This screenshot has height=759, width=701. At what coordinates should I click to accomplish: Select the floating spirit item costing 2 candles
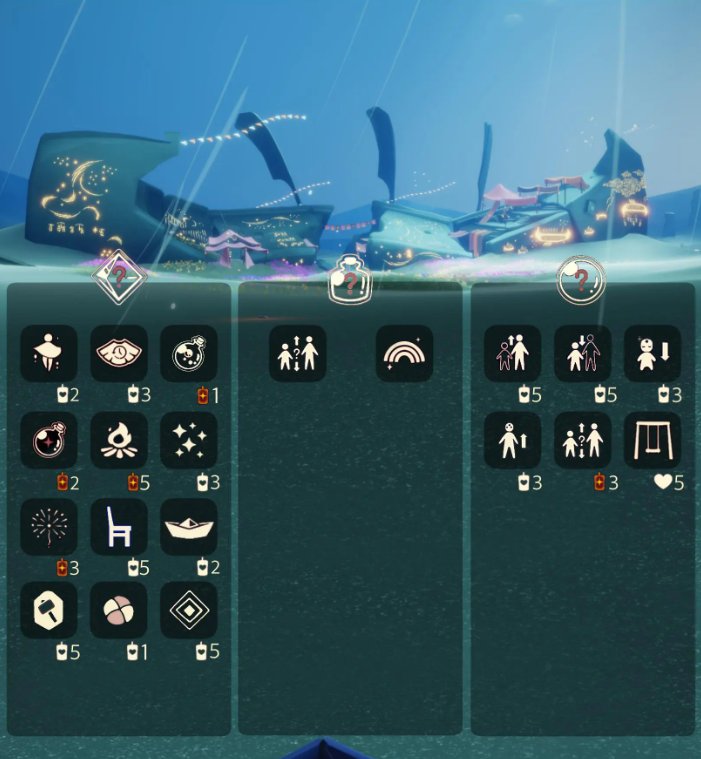point(49,353)
